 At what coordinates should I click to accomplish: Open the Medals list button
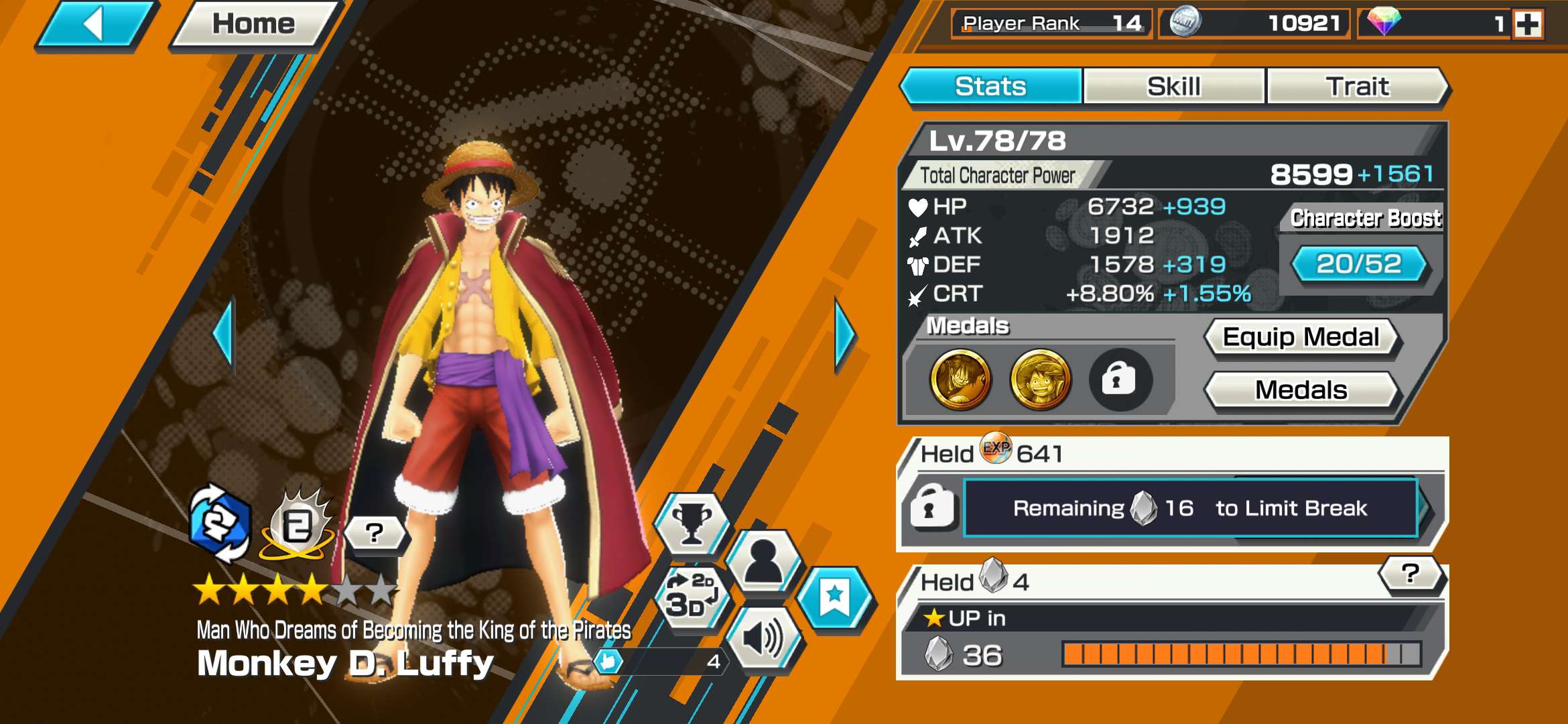[x=1301, y=390]
